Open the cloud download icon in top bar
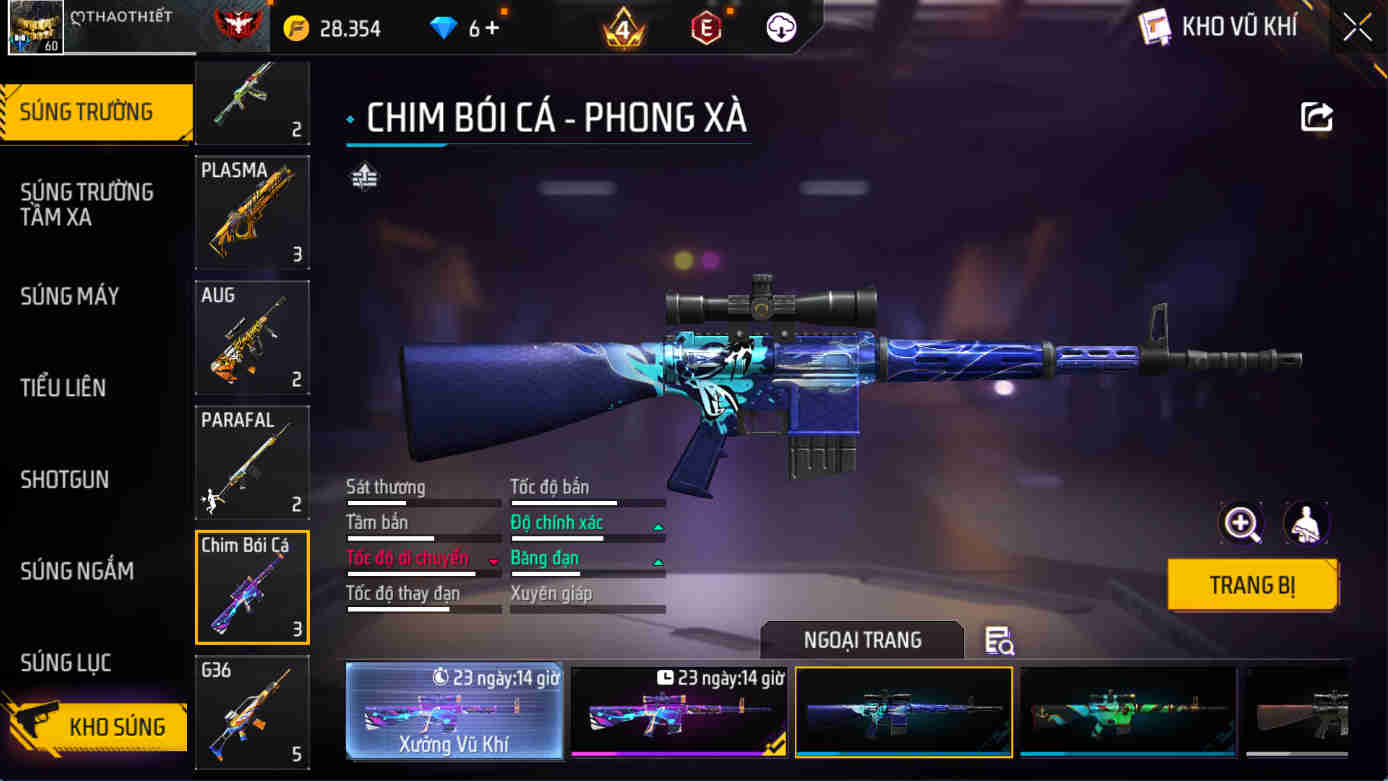Viewport: 1388px width, 781px height. click(780, 27)
